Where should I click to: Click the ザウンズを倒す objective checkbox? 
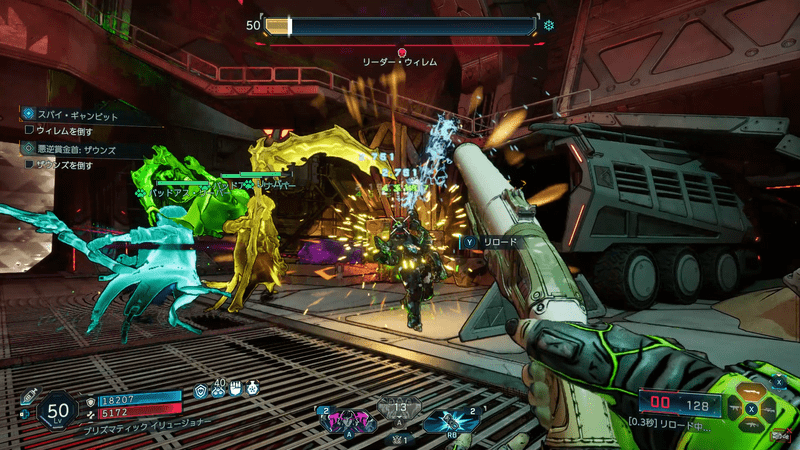[x=29, y=164]
